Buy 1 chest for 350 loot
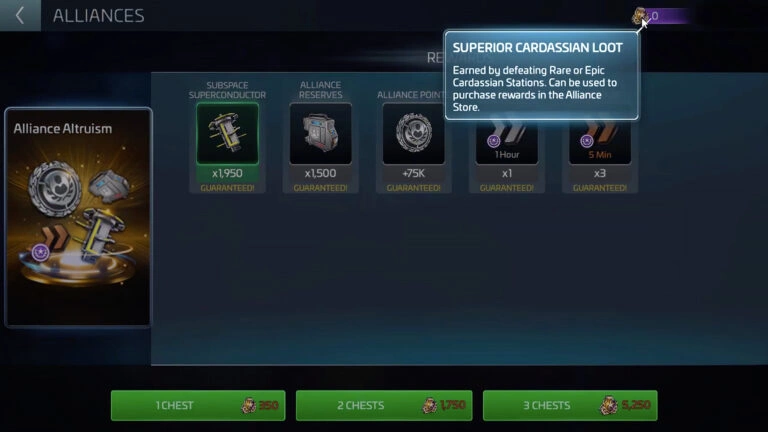The height and width of the screenshot is (432, 768). point(198,405)
